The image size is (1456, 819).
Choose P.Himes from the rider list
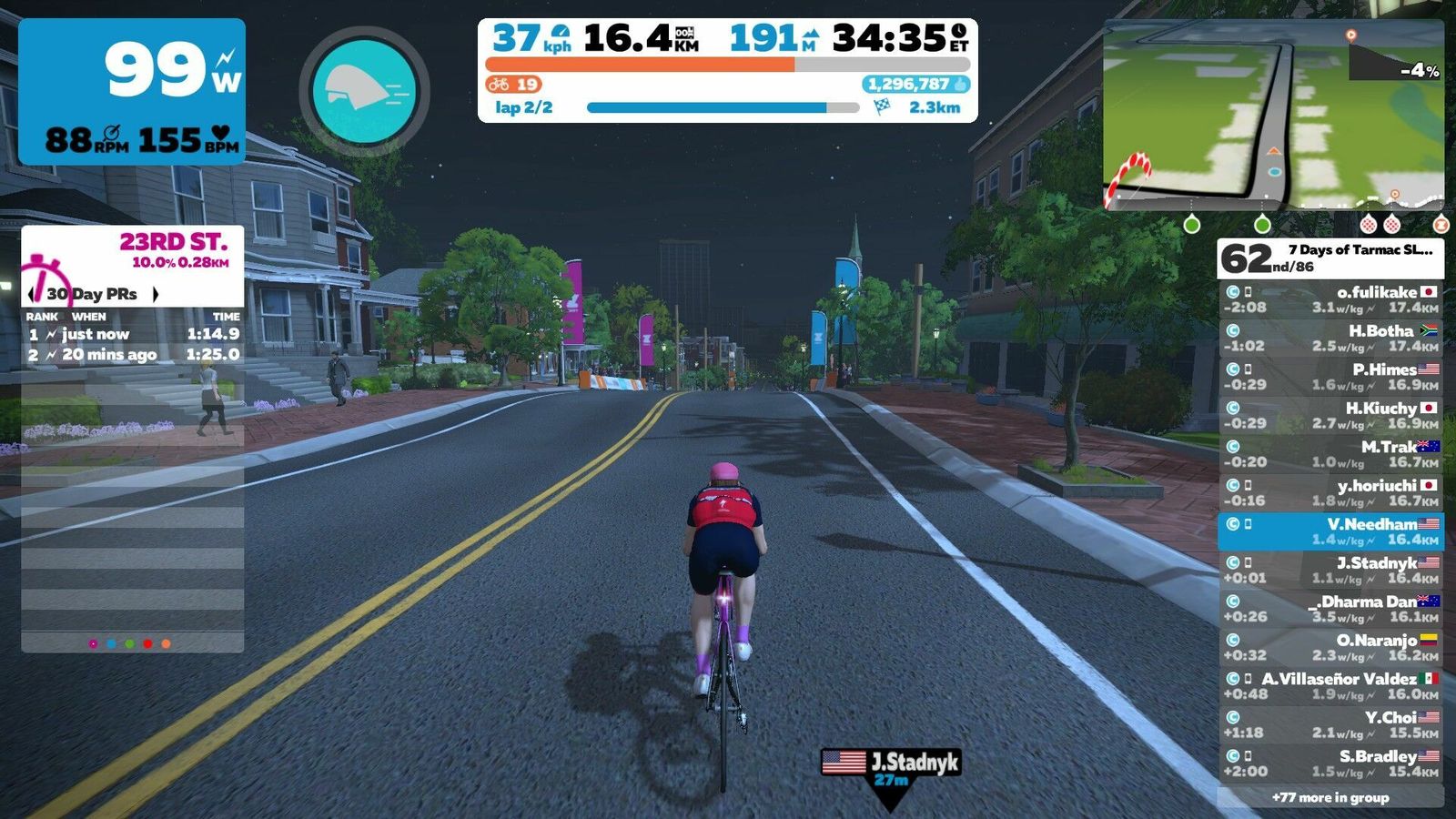click(1330, 377)
